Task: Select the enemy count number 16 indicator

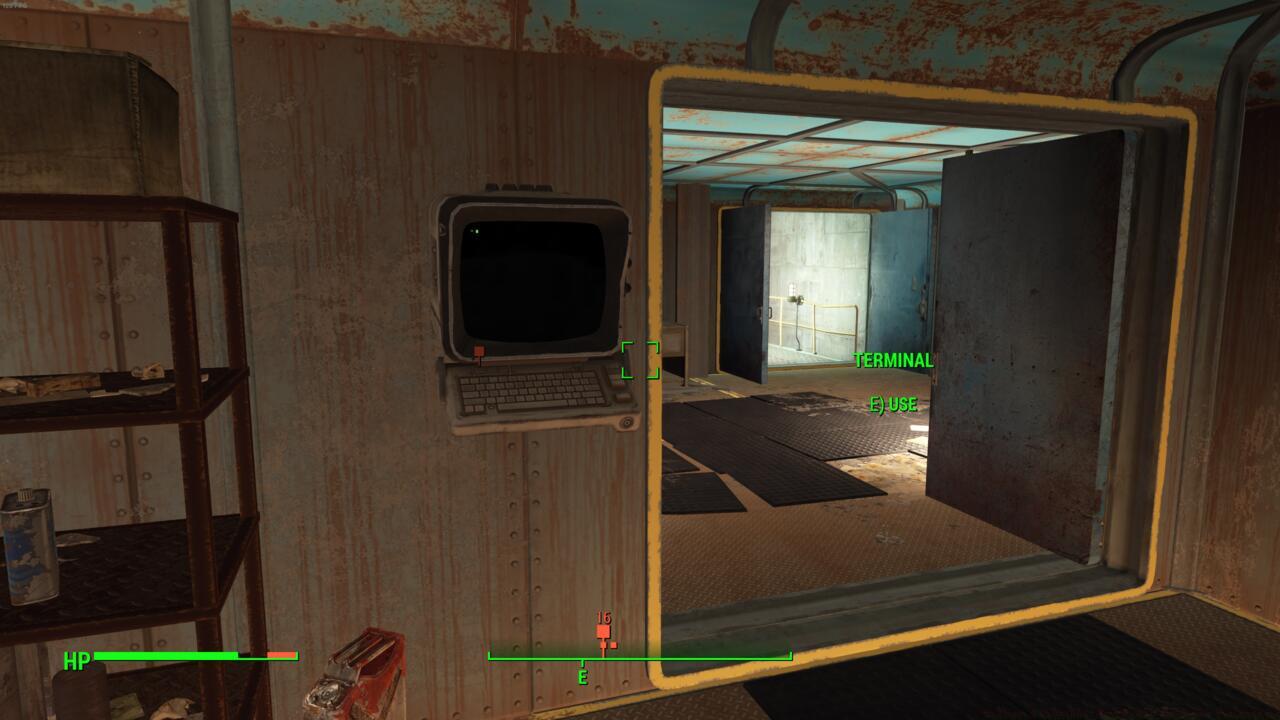Action: point(603,617)
